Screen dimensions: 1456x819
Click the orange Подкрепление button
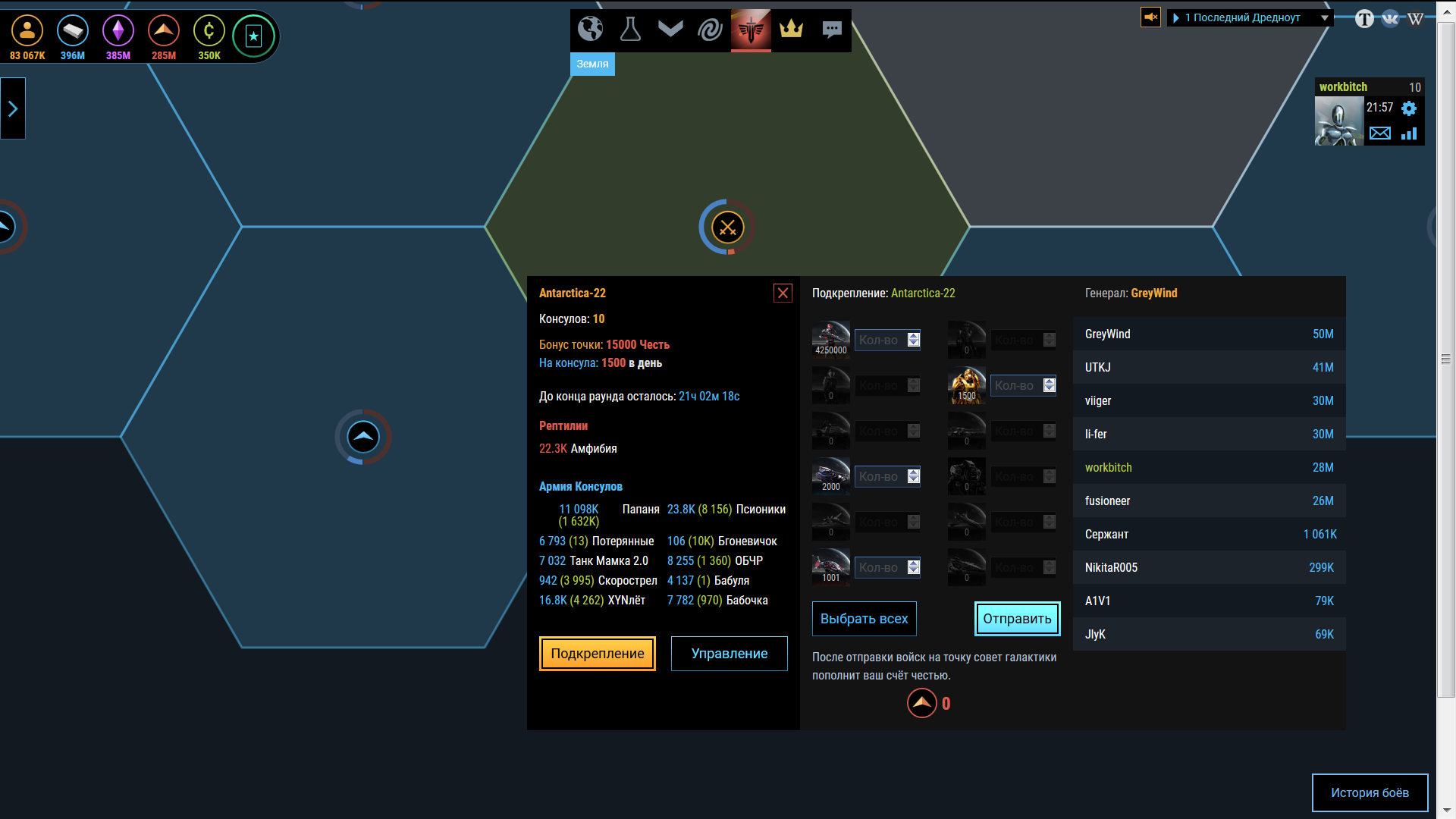[x=597, y=654]
